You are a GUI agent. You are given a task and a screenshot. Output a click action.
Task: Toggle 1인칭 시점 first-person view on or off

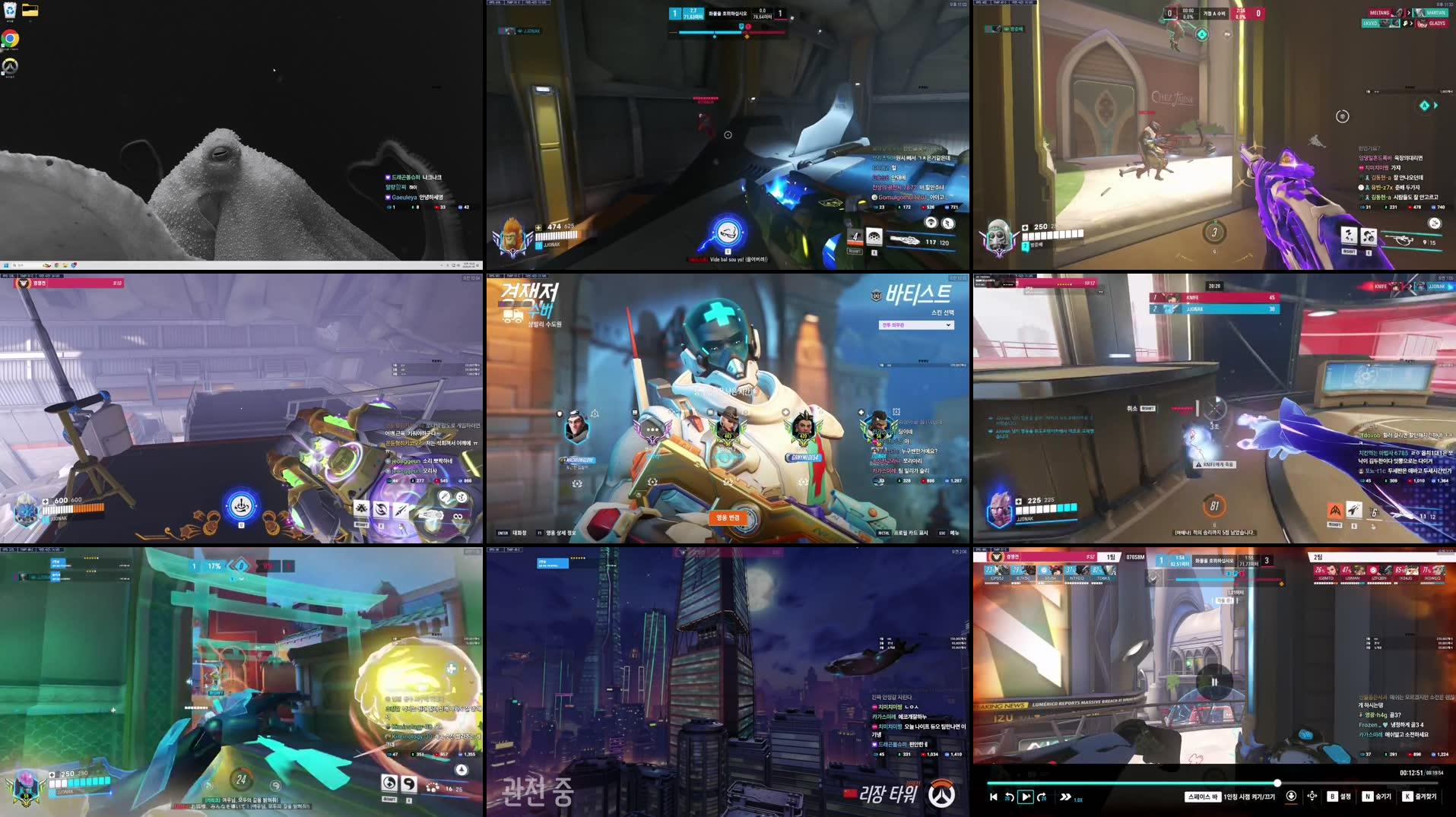point(1251,797)
